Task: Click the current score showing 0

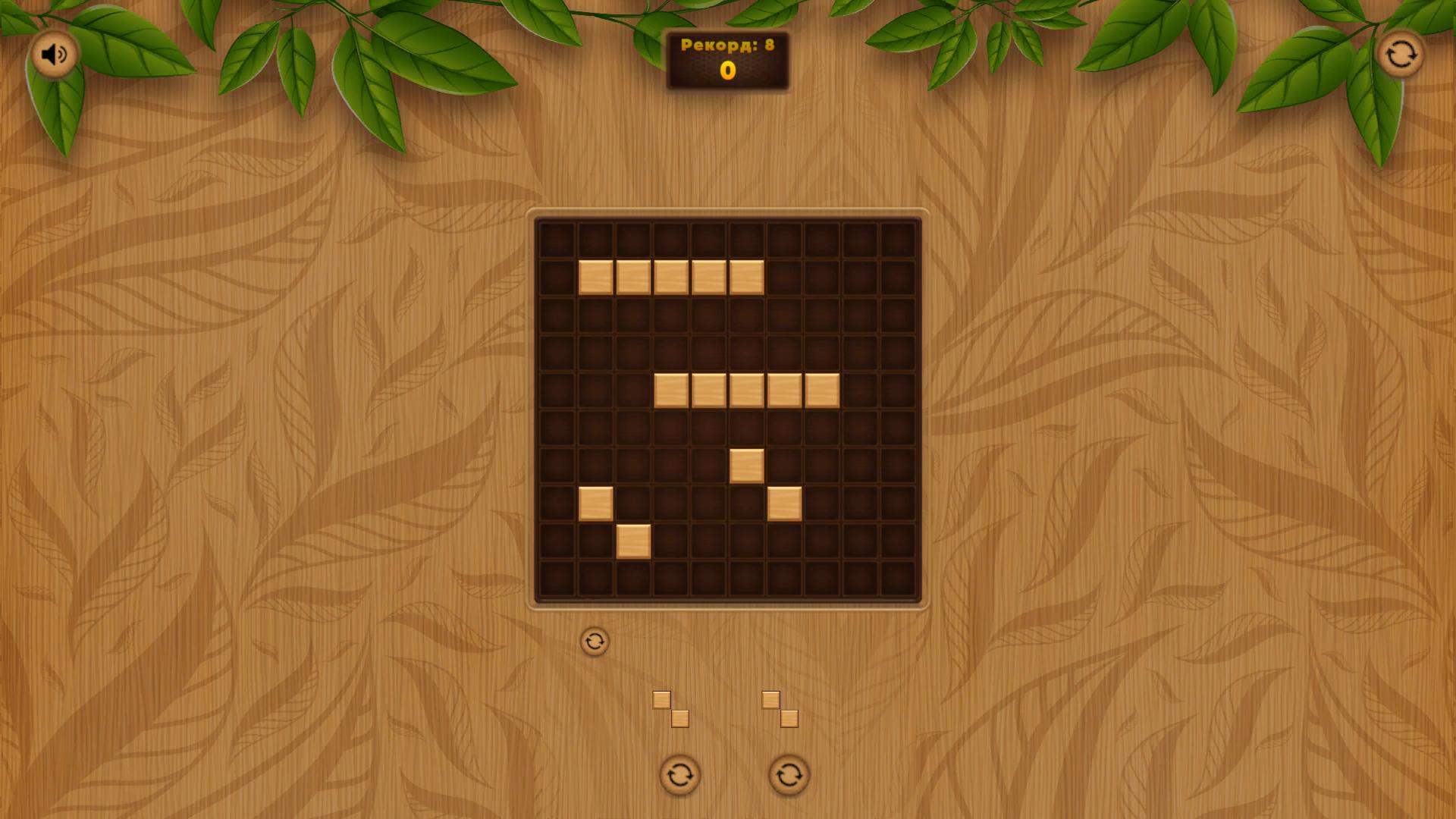Action: point(726,71)
